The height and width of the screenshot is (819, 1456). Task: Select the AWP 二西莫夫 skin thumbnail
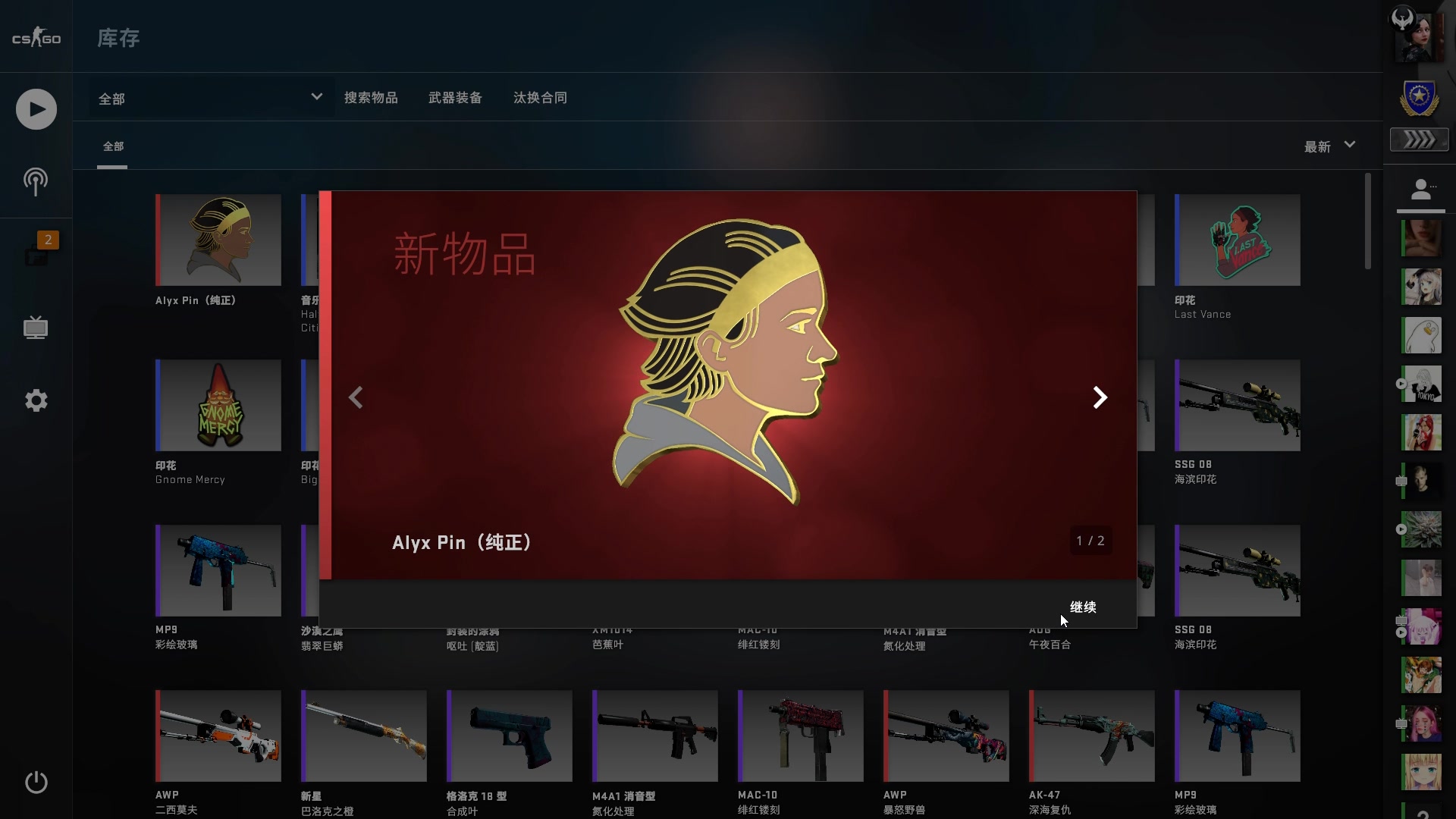point(218,735)
